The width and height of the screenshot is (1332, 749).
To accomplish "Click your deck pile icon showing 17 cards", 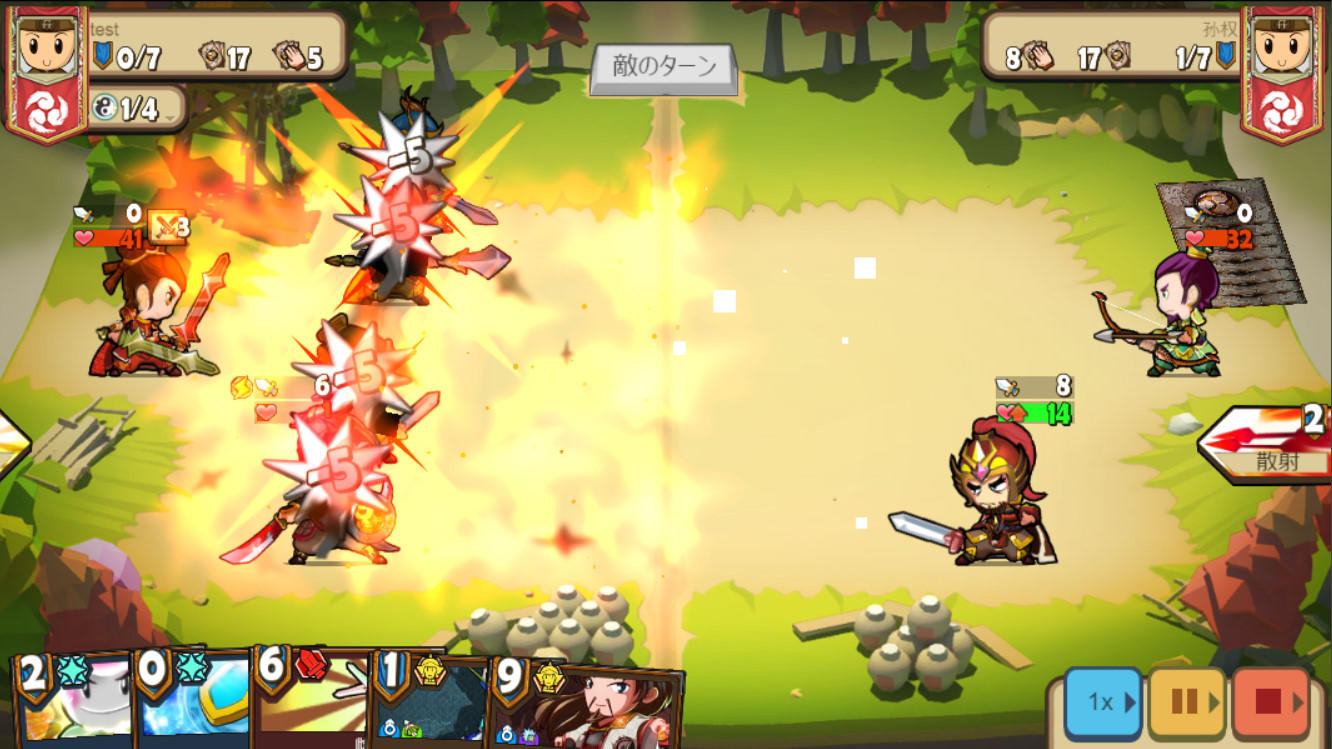I will coord(210,56).
